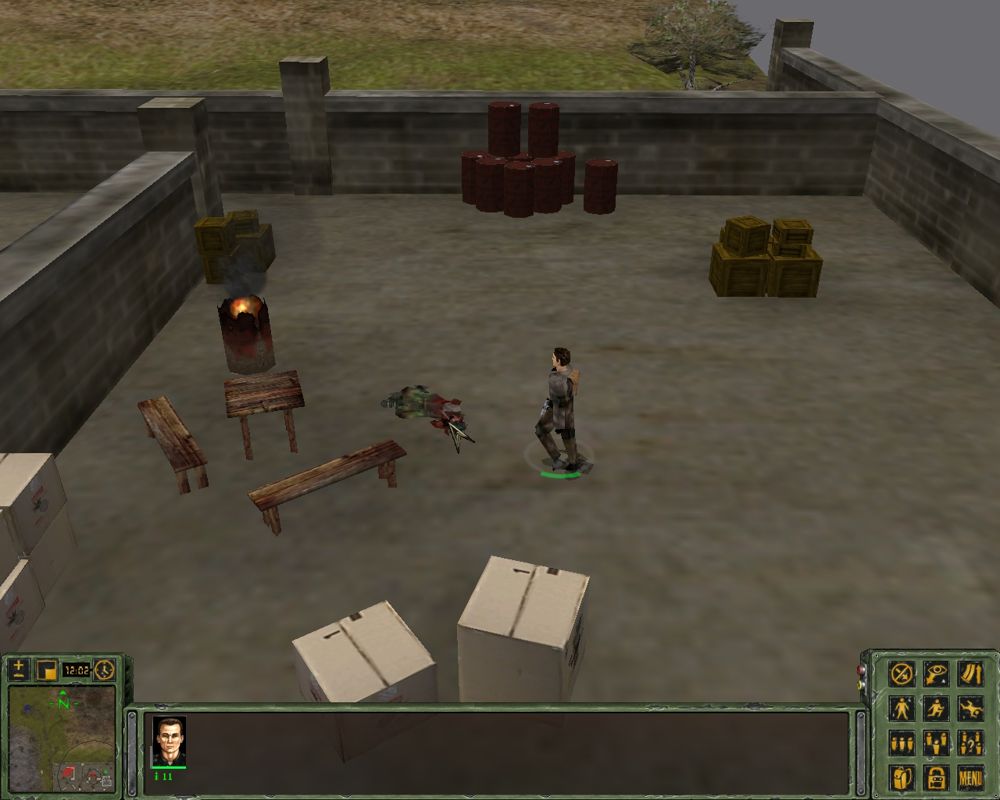Switch to the crouching stance icon
The width and height of the screenshot is (1000, 800).
[x=936, y=708]
